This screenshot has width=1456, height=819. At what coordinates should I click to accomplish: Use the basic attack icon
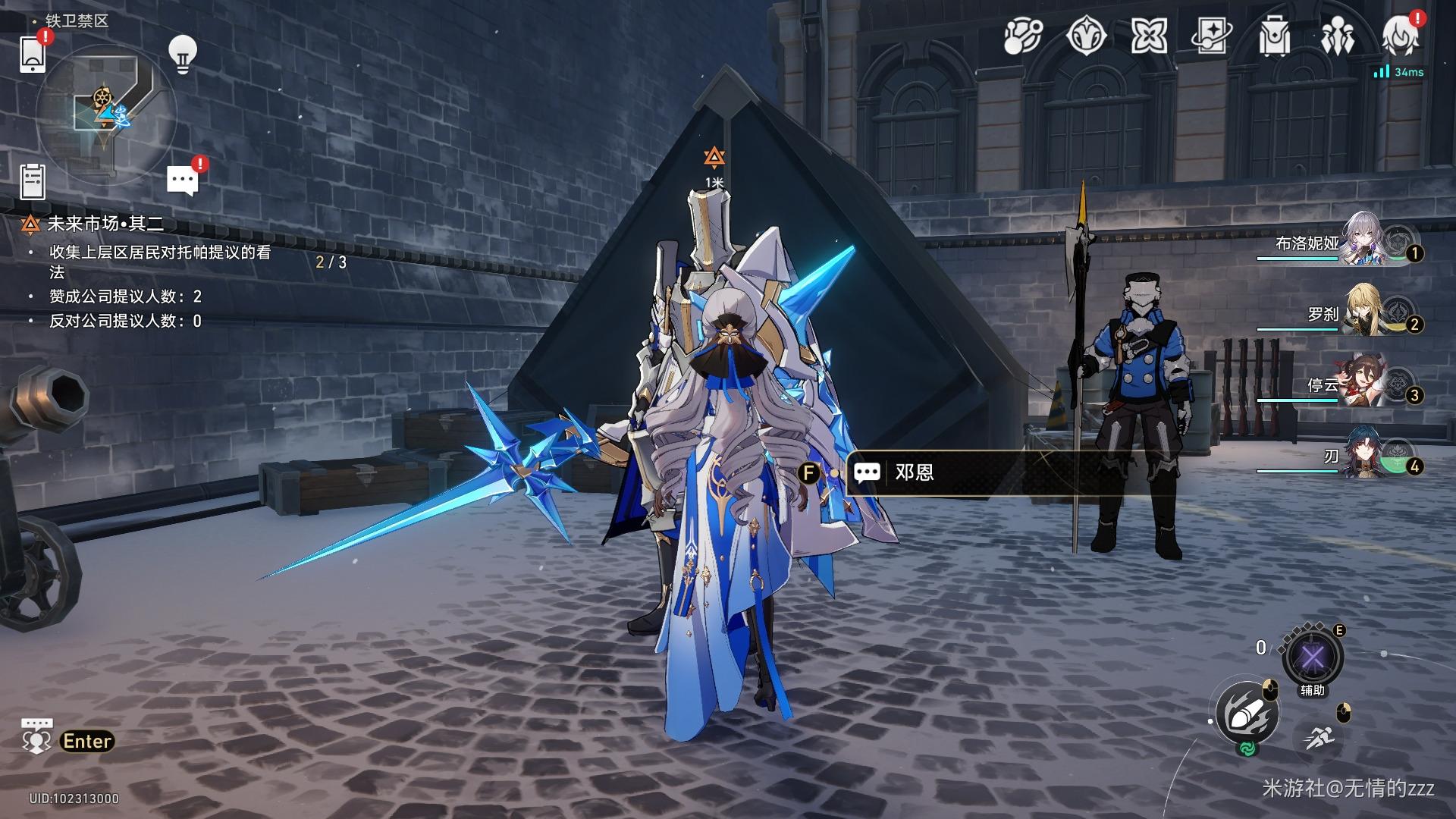click(x=1247, y=714)
